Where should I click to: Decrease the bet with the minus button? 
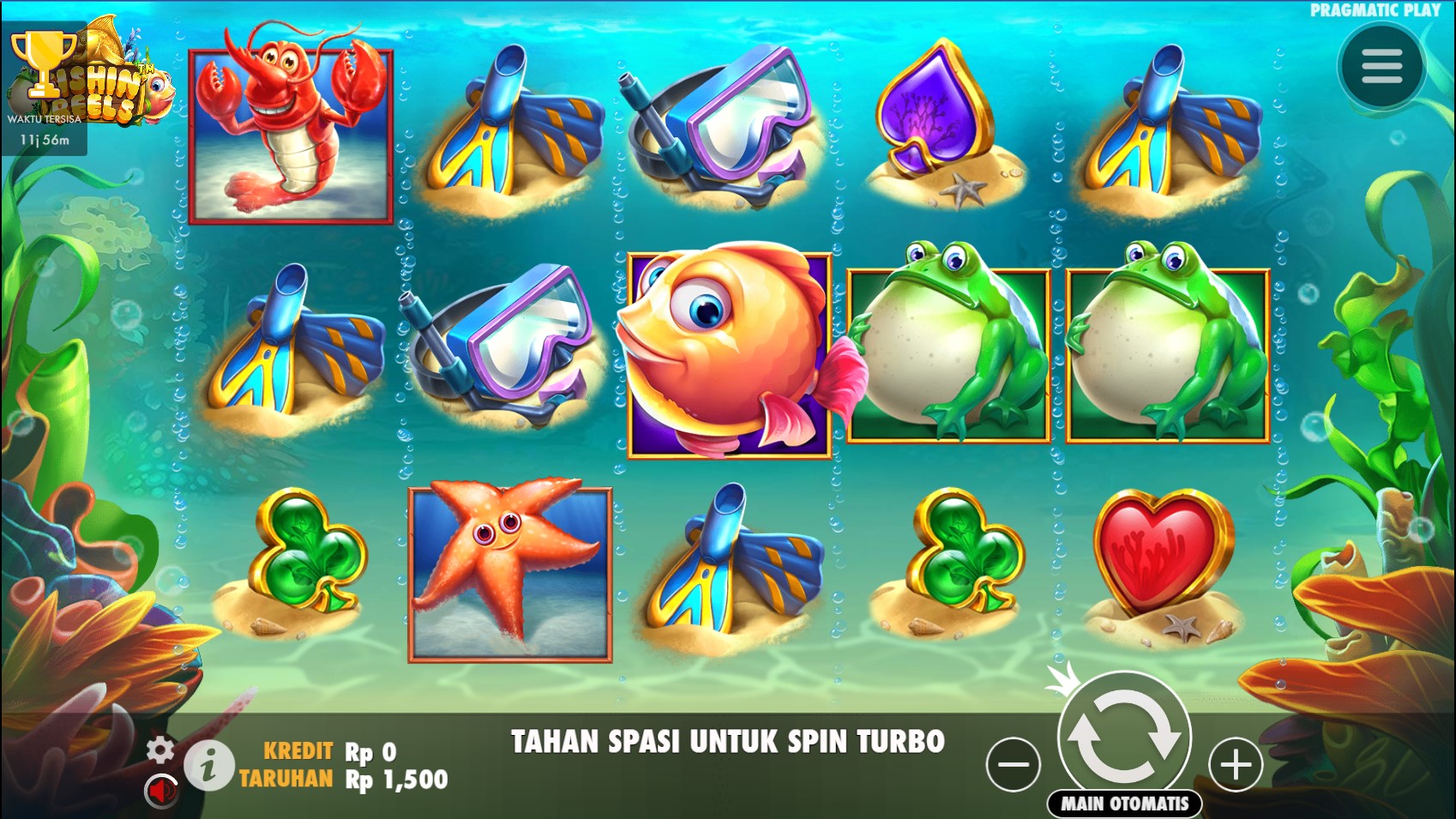tap(1014, 764)
